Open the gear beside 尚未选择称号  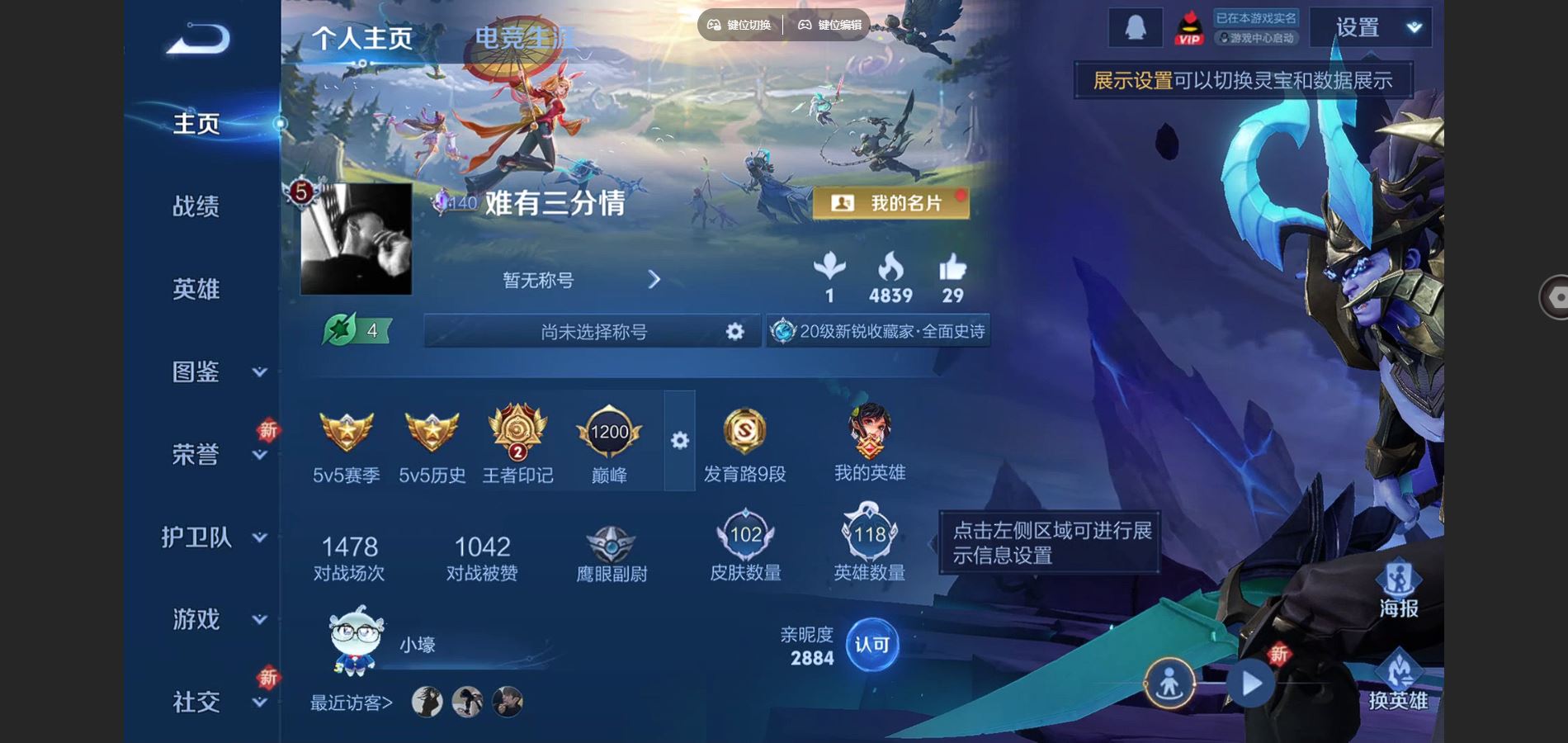tap(734, 331)
